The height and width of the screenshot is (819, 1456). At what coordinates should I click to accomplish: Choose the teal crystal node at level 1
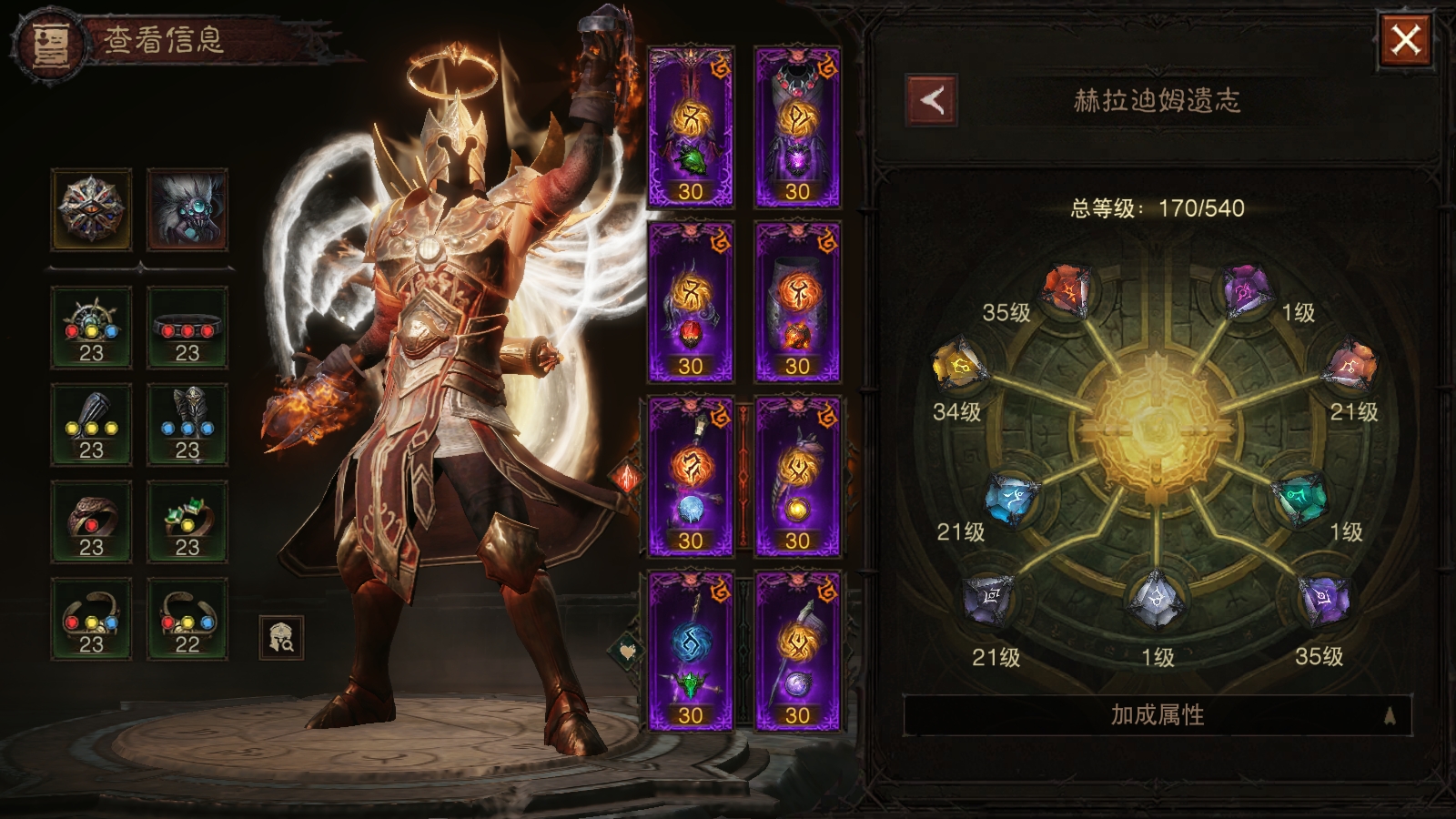click(1301, 498)
